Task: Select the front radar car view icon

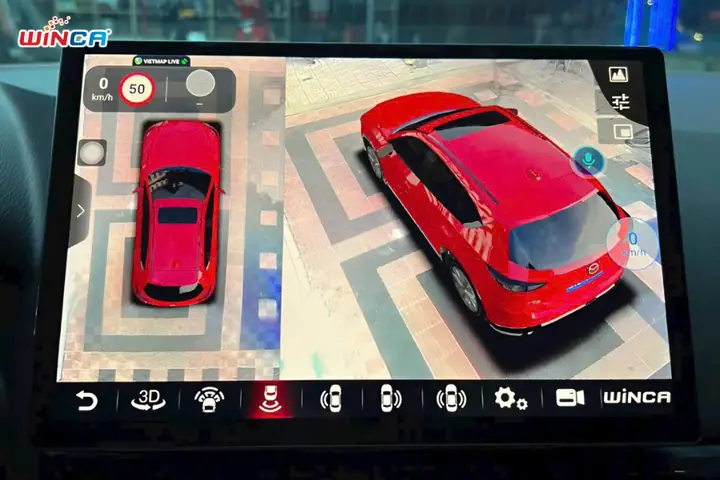Action: (209, 400)
